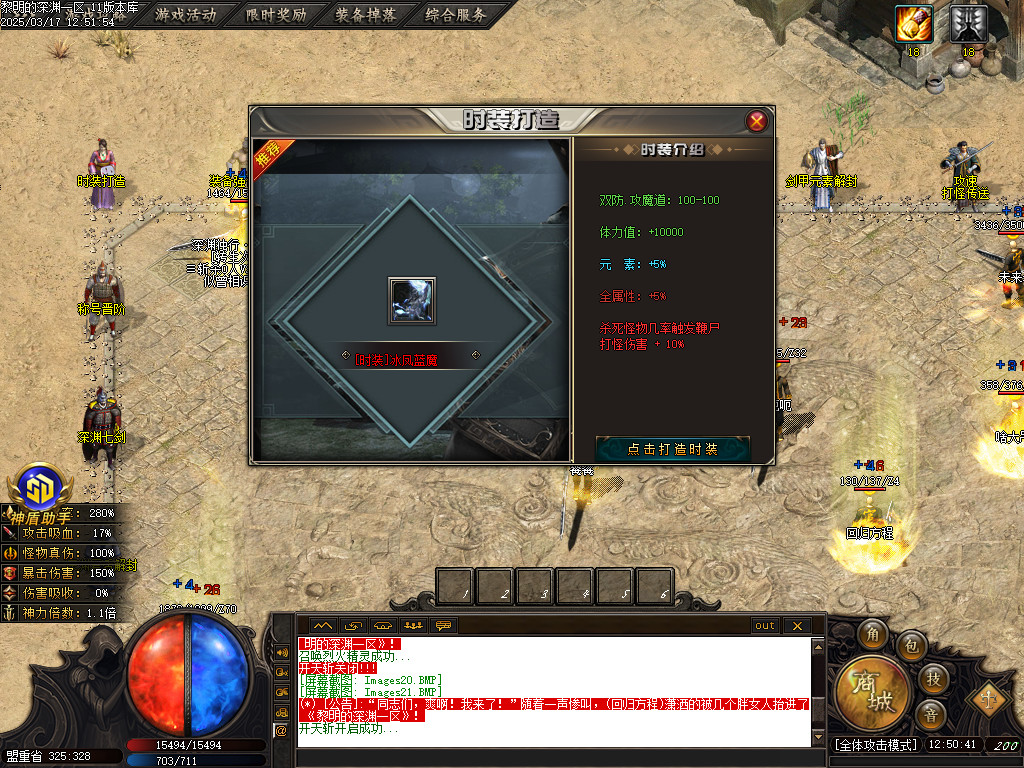Screen dimensions: 1024x768
Task: Open the 游戏活动 menu
Action: 187,15
